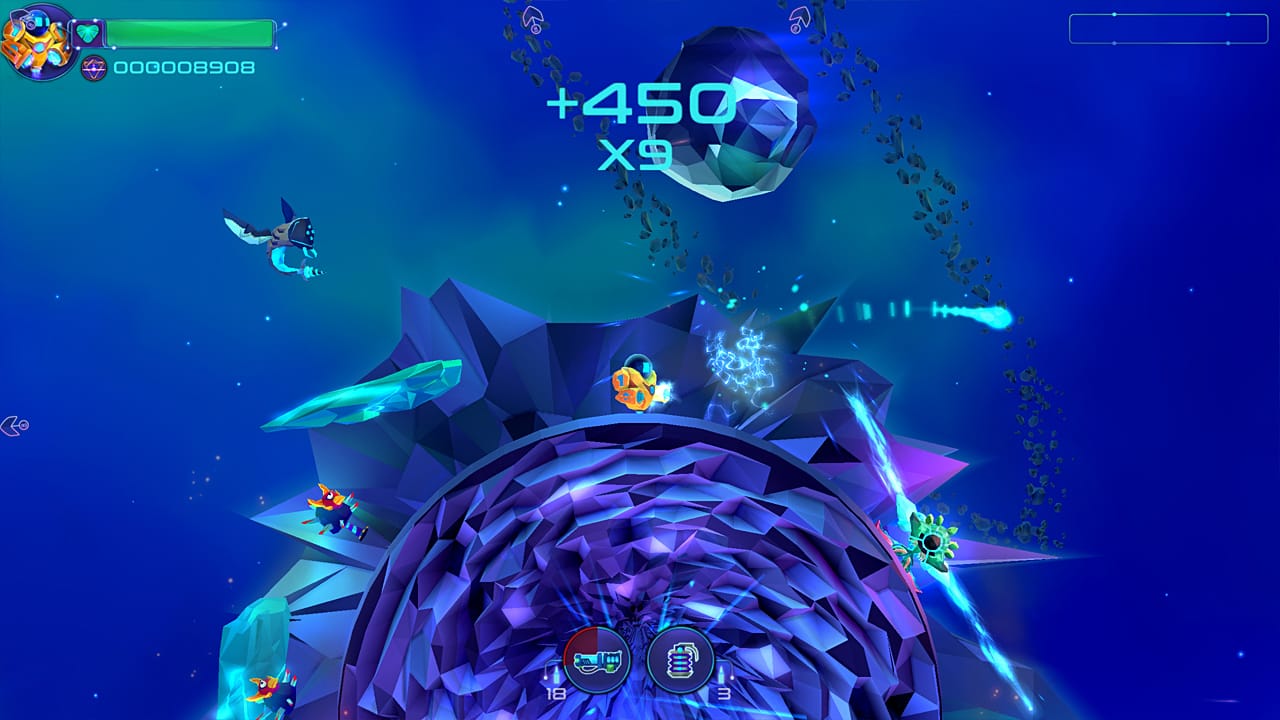Click the upward arrow indicator at top left
The image size is (1280, 720).
535,18
